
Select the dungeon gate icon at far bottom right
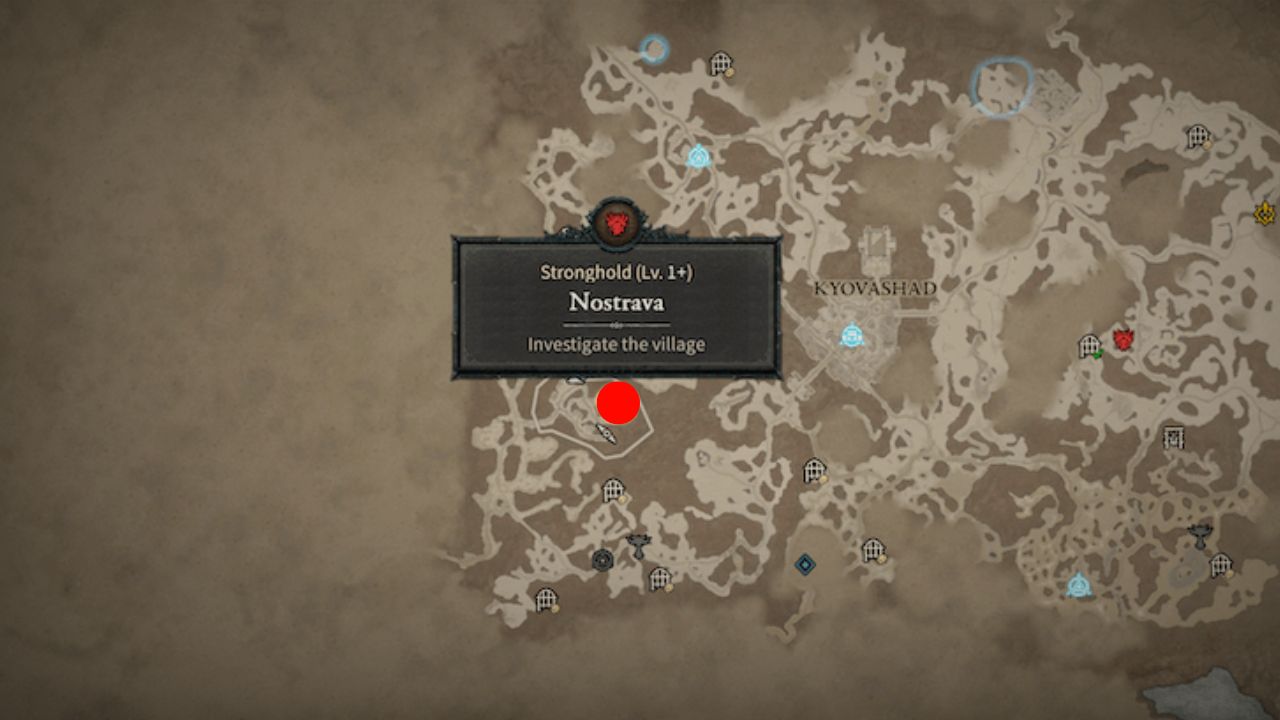1220,565
